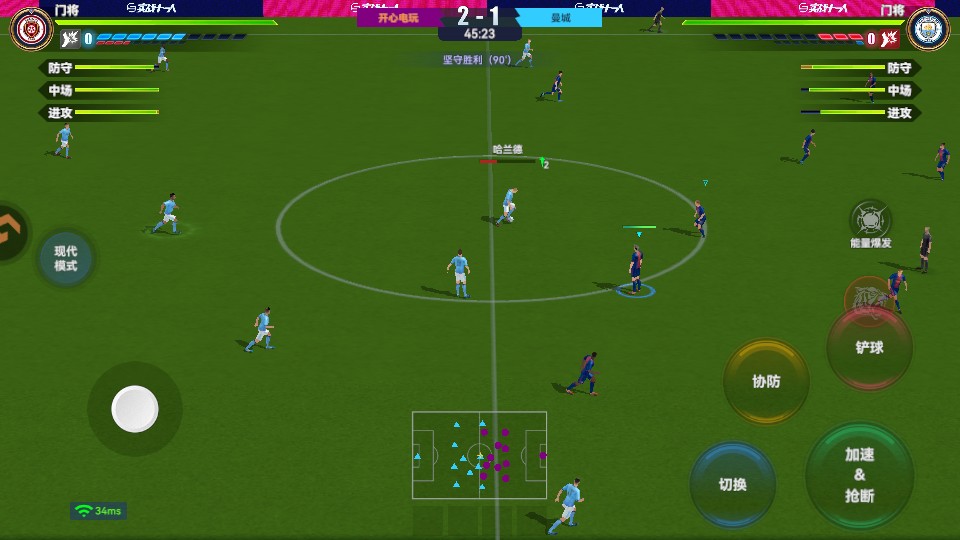Touch the white virtual joystick knob

pos(135,408)
